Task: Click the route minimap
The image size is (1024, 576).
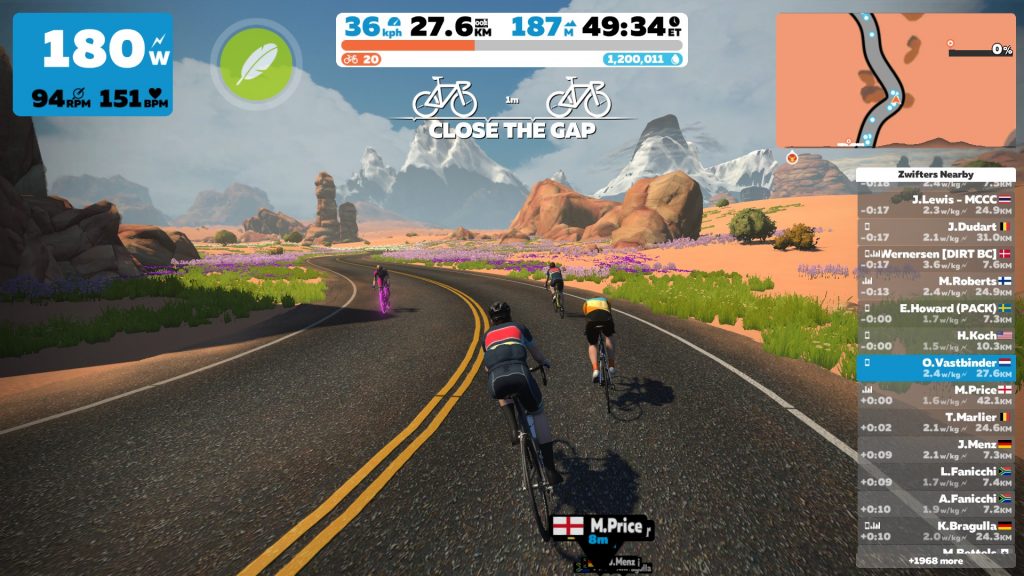Action: click(895, 80)
